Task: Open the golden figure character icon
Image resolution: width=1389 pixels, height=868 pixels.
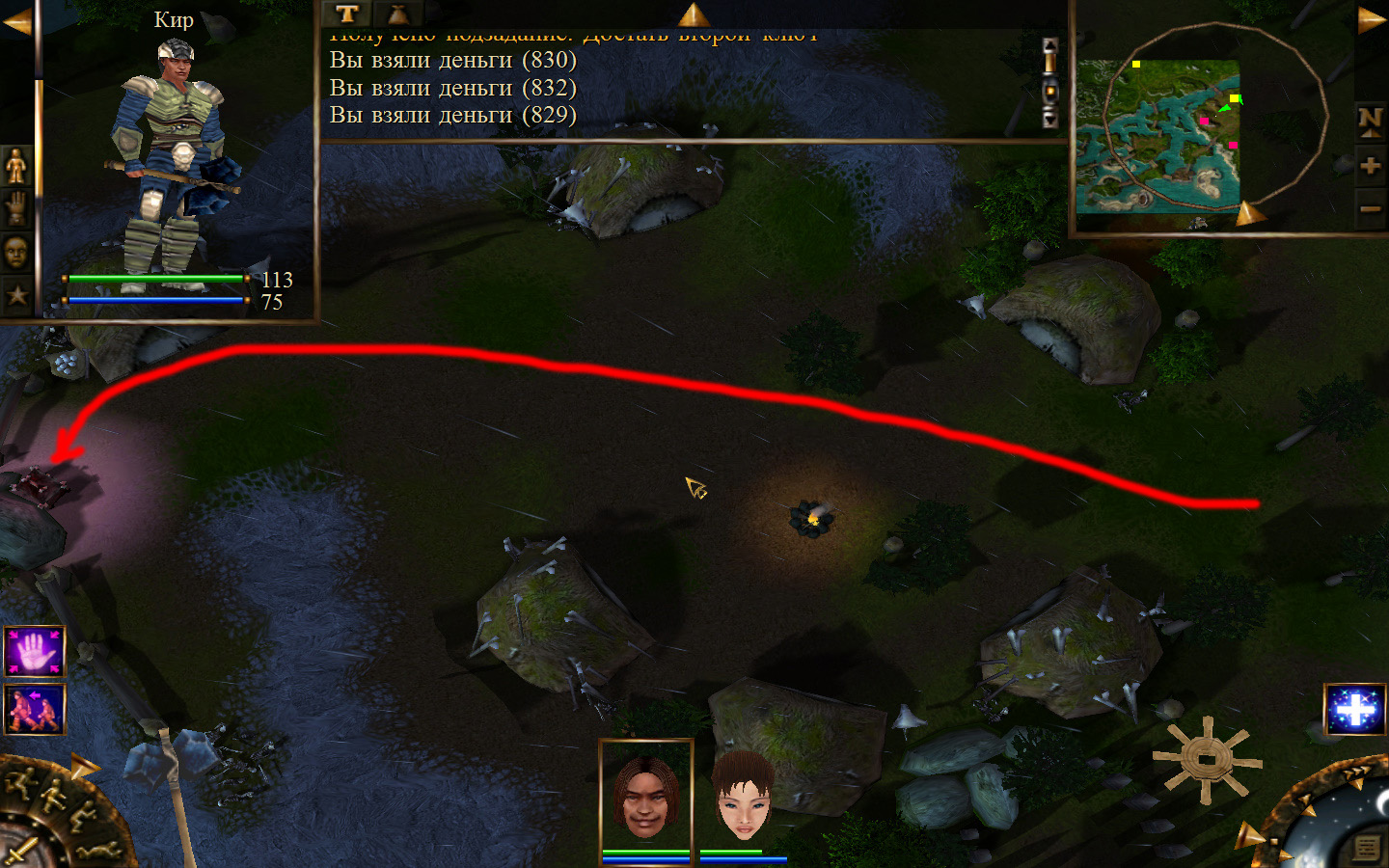Action: click(16, 166)
